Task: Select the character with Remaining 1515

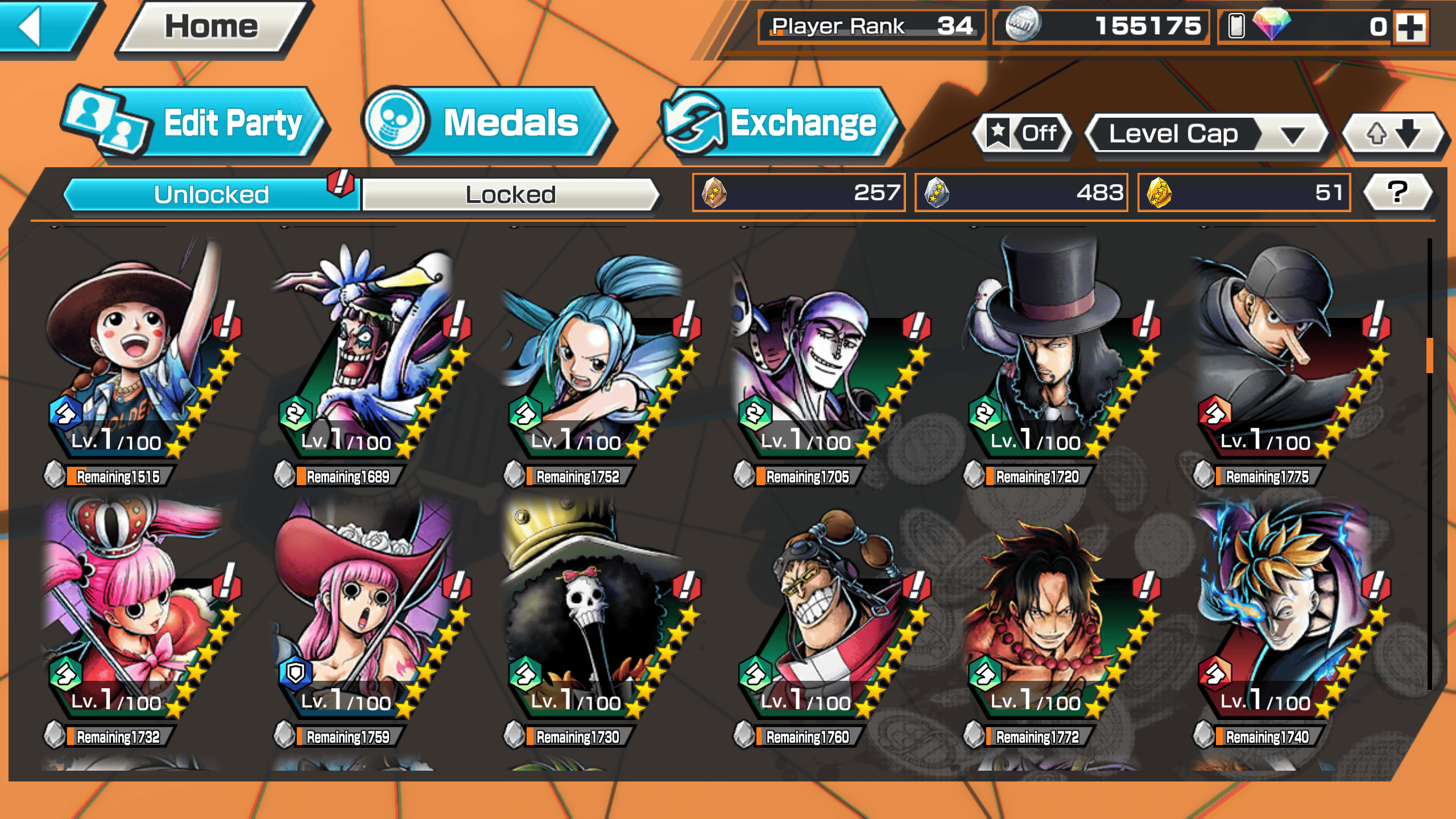Action: tap(136, 358)
